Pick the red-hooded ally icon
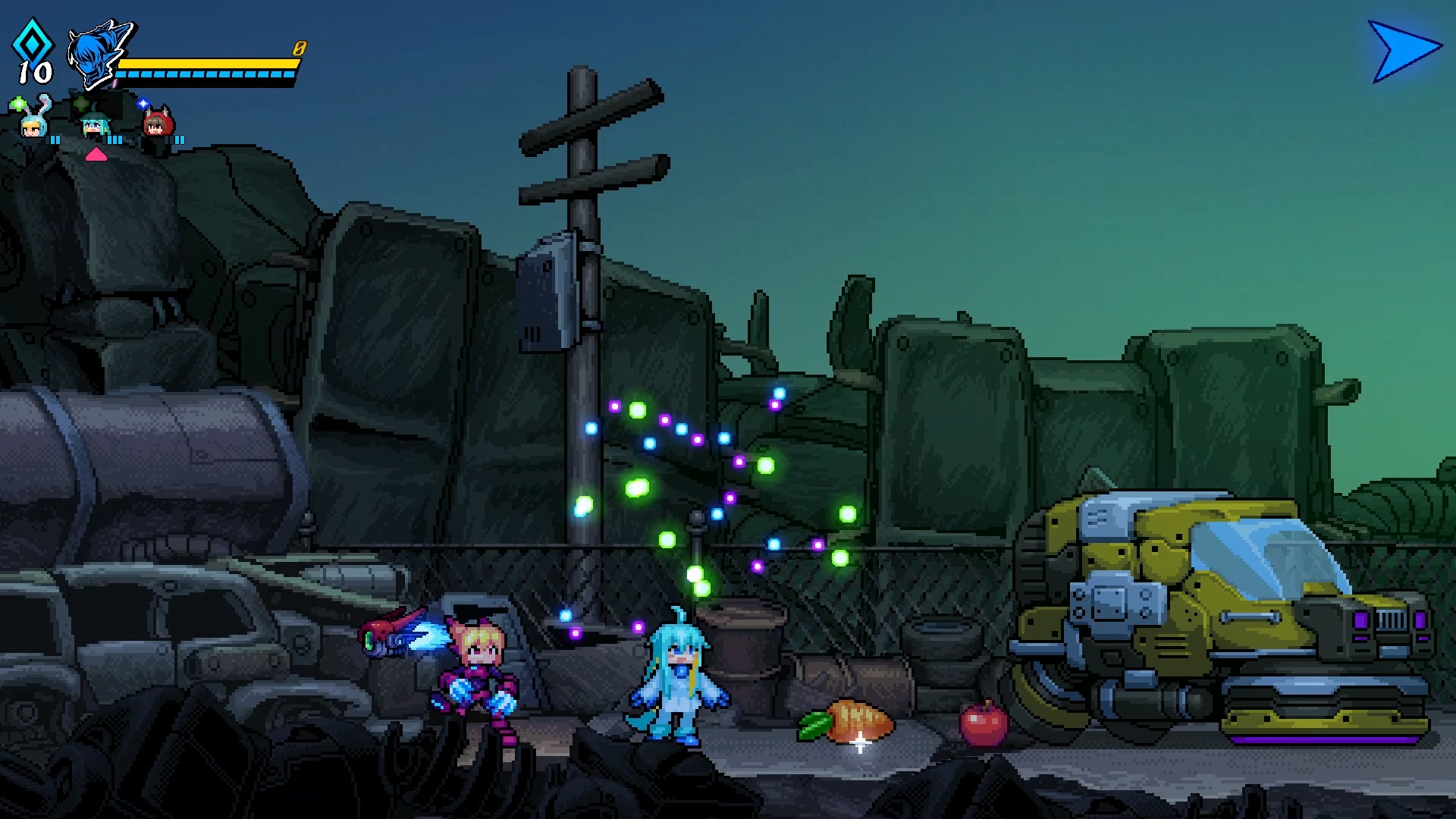The image size is (1456, 819). coord(158,124)
